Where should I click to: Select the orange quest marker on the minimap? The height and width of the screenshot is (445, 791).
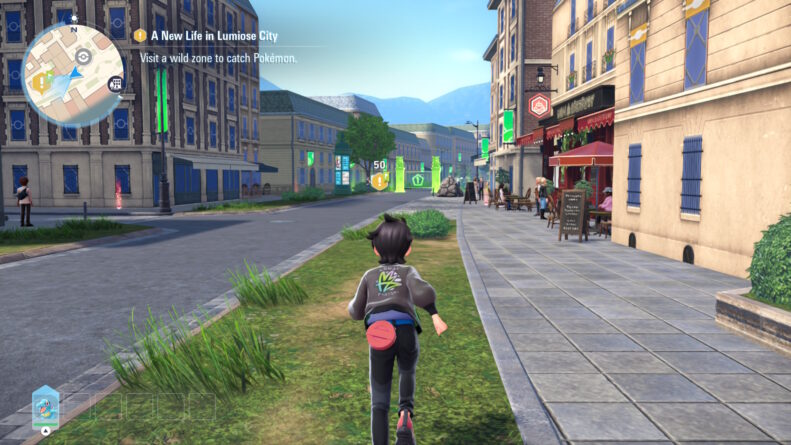pyautogui.click(x=40, y=82)
